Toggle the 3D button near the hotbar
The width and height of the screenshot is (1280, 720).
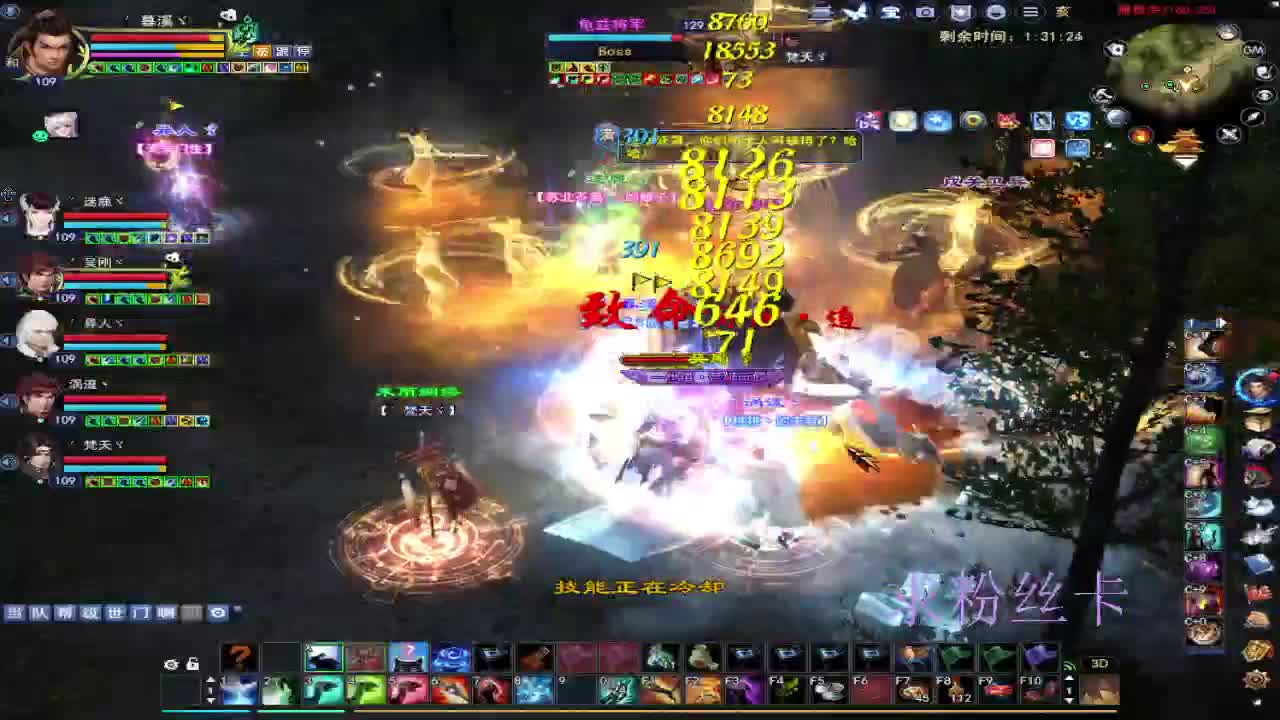tap(1101, 663)
